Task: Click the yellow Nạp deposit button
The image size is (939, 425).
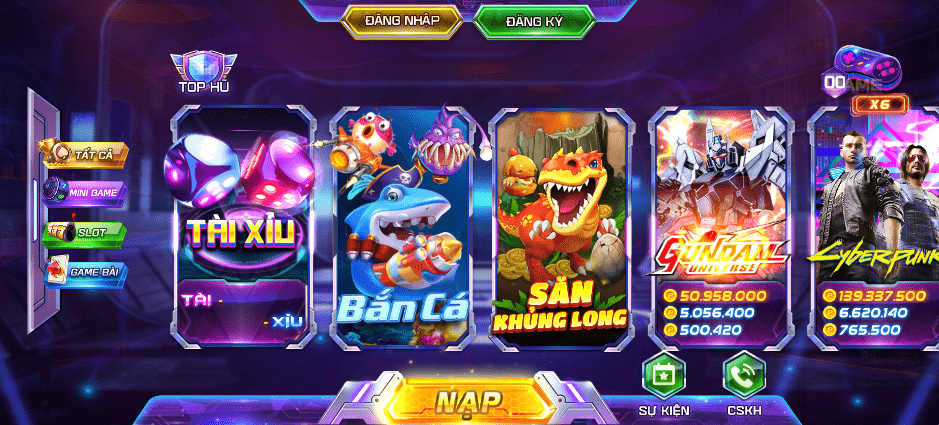Action: (468, 401)
